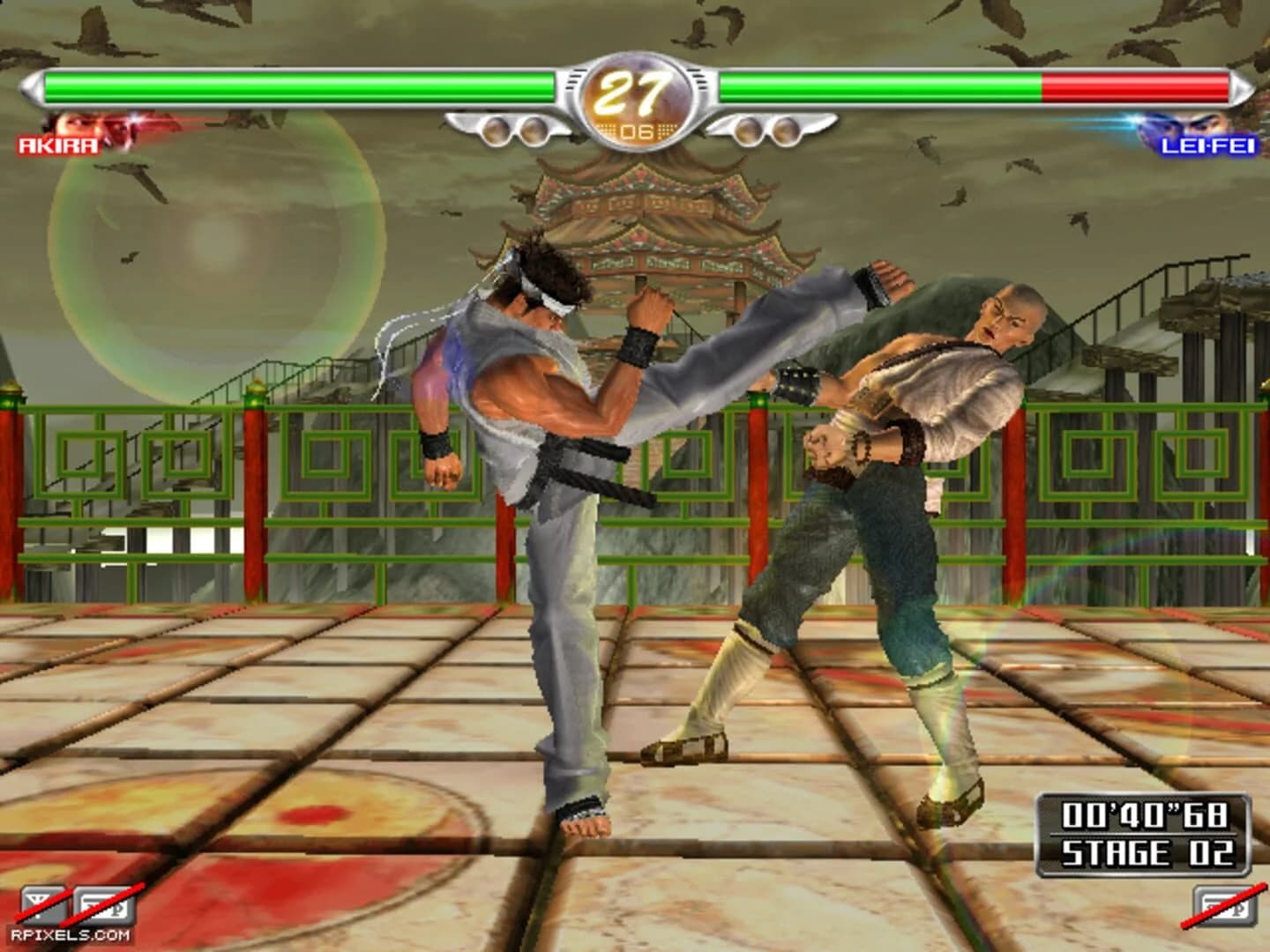Select the LEI-FEI name label
This screenshot has height=952, width=1270.
point(1210,146)
